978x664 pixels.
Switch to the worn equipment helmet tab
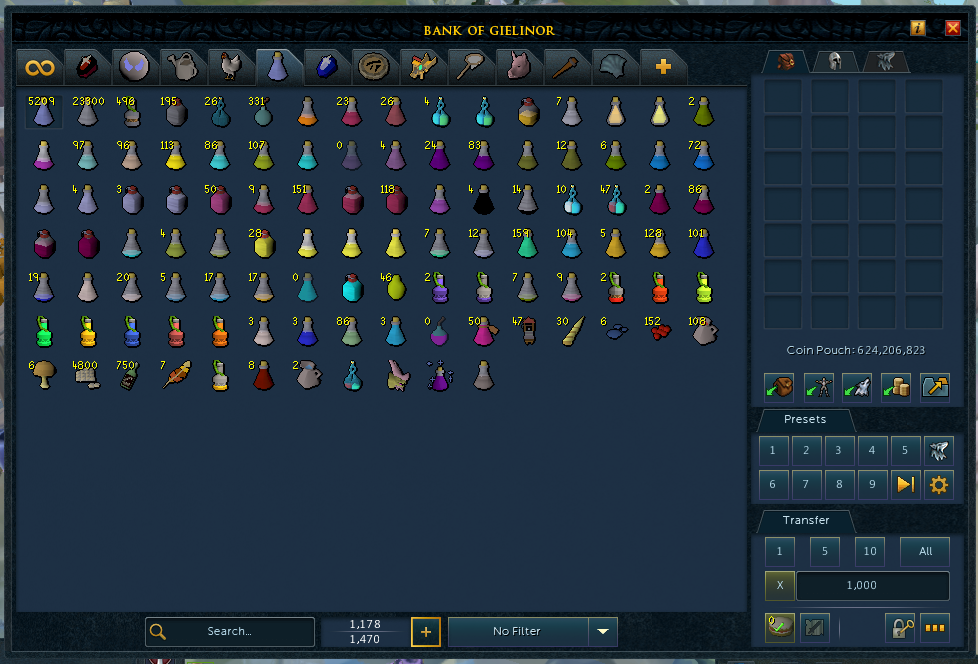[x=834, y=62]
